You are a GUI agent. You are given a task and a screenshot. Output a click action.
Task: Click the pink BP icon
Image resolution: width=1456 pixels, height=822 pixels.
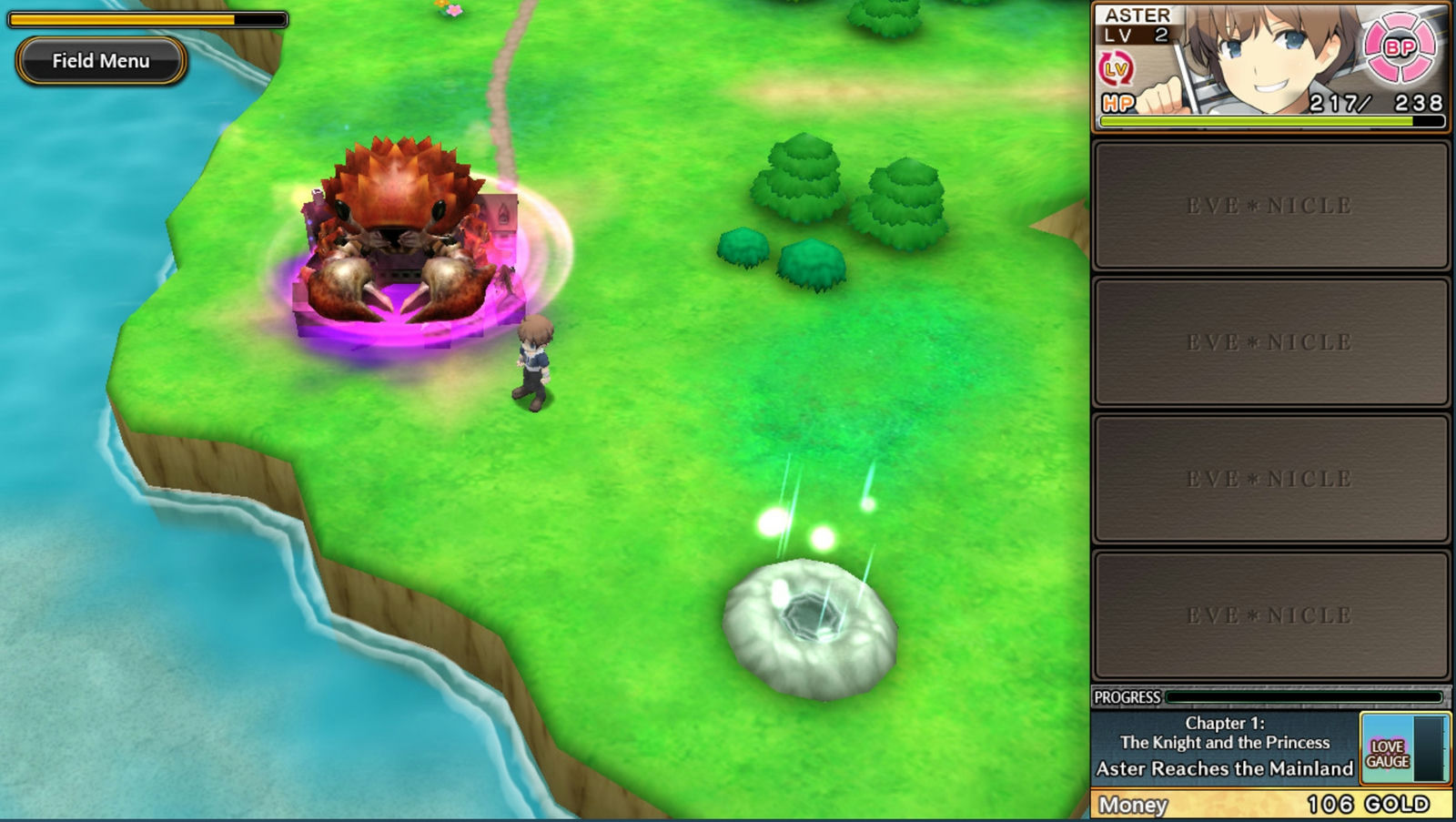tap(1399, 47)
